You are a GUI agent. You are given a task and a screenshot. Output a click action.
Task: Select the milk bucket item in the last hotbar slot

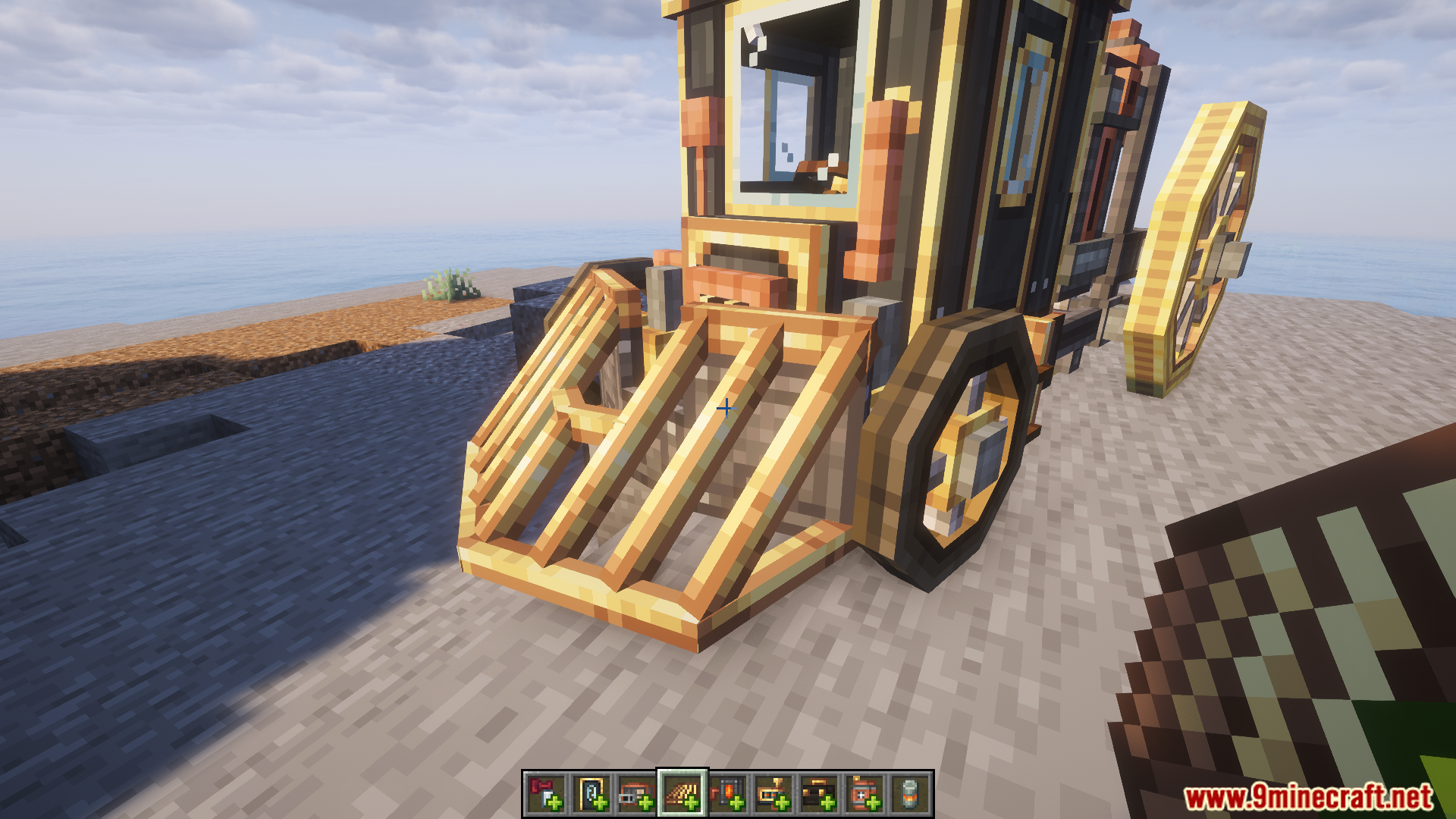pos(912,792)
